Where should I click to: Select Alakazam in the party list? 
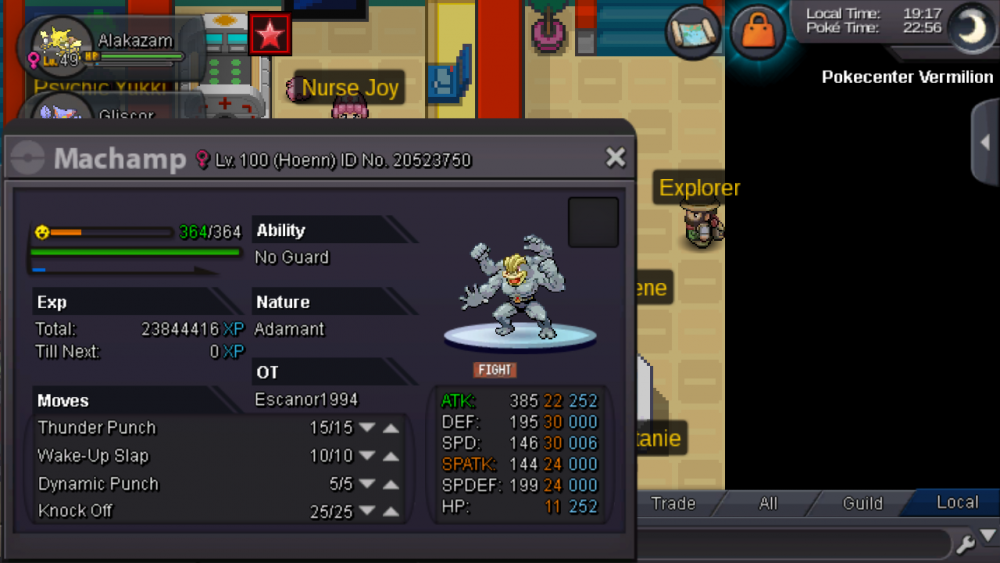click(110, 47)
